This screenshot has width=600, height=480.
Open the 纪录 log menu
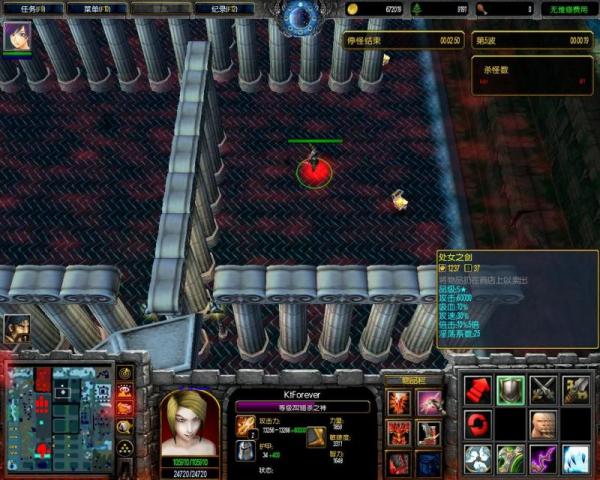[238, 8]
